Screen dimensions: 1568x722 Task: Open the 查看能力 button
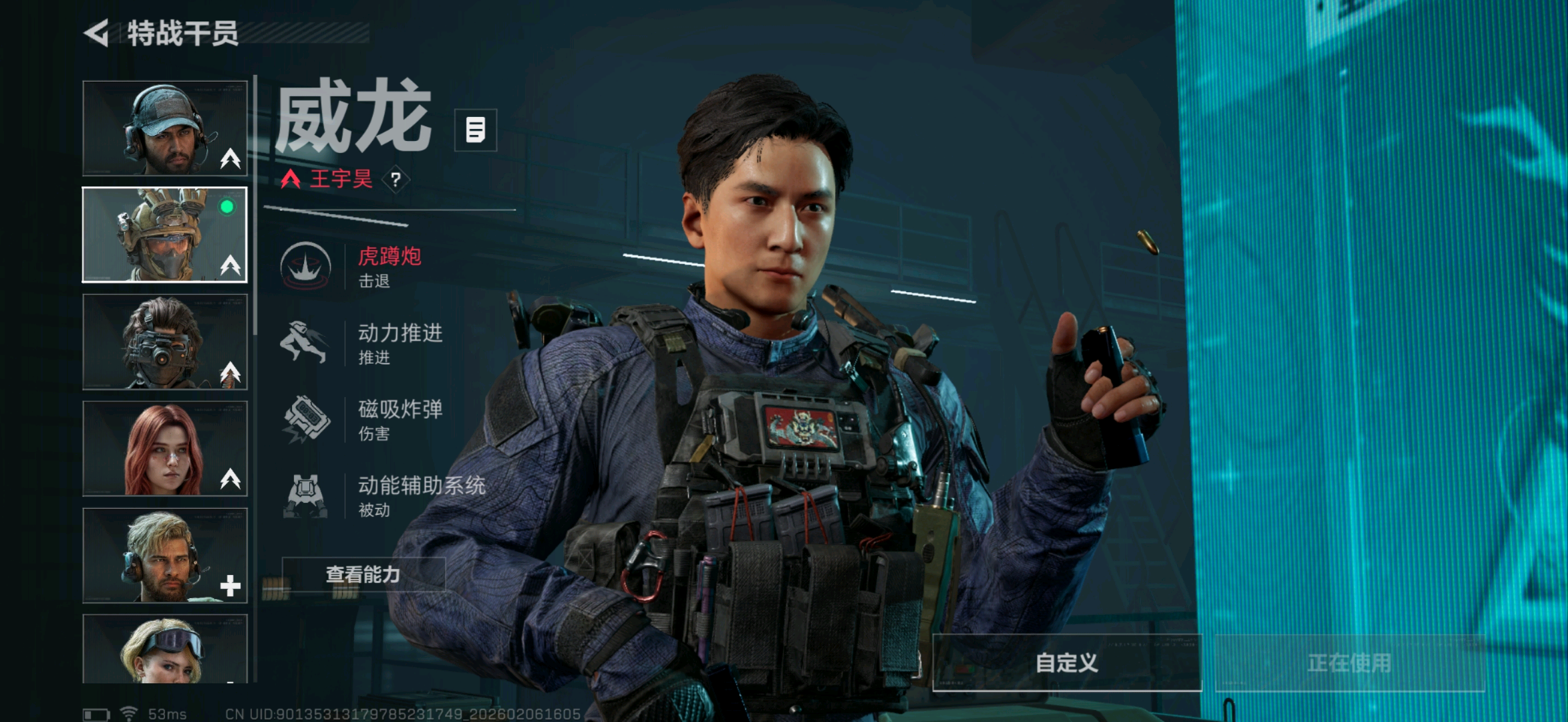363,574
